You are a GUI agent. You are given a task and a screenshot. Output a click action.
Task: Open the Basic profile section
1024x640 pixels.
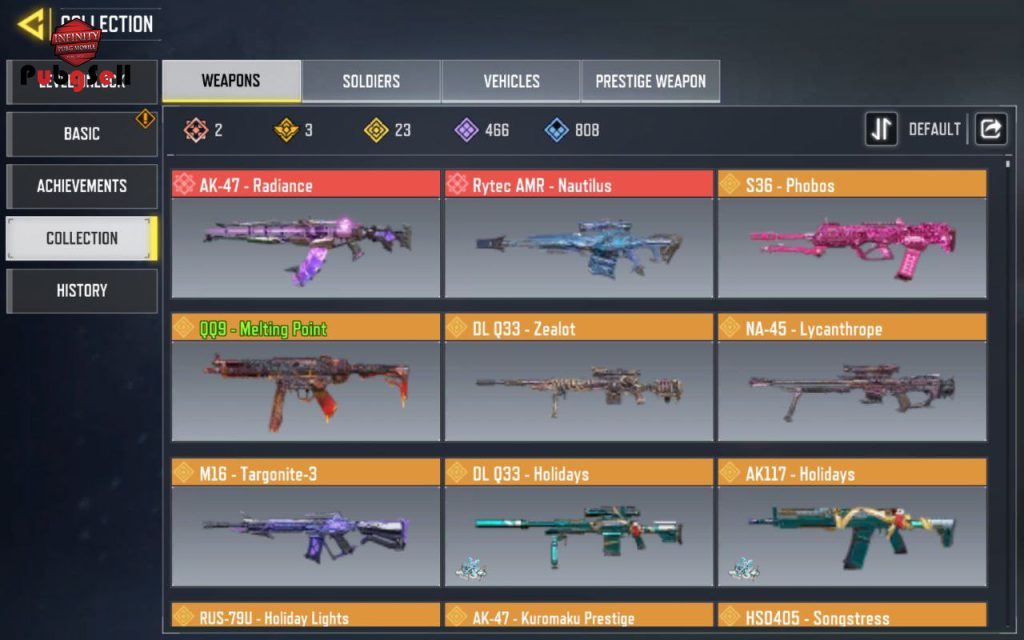(x=82, y=133)
